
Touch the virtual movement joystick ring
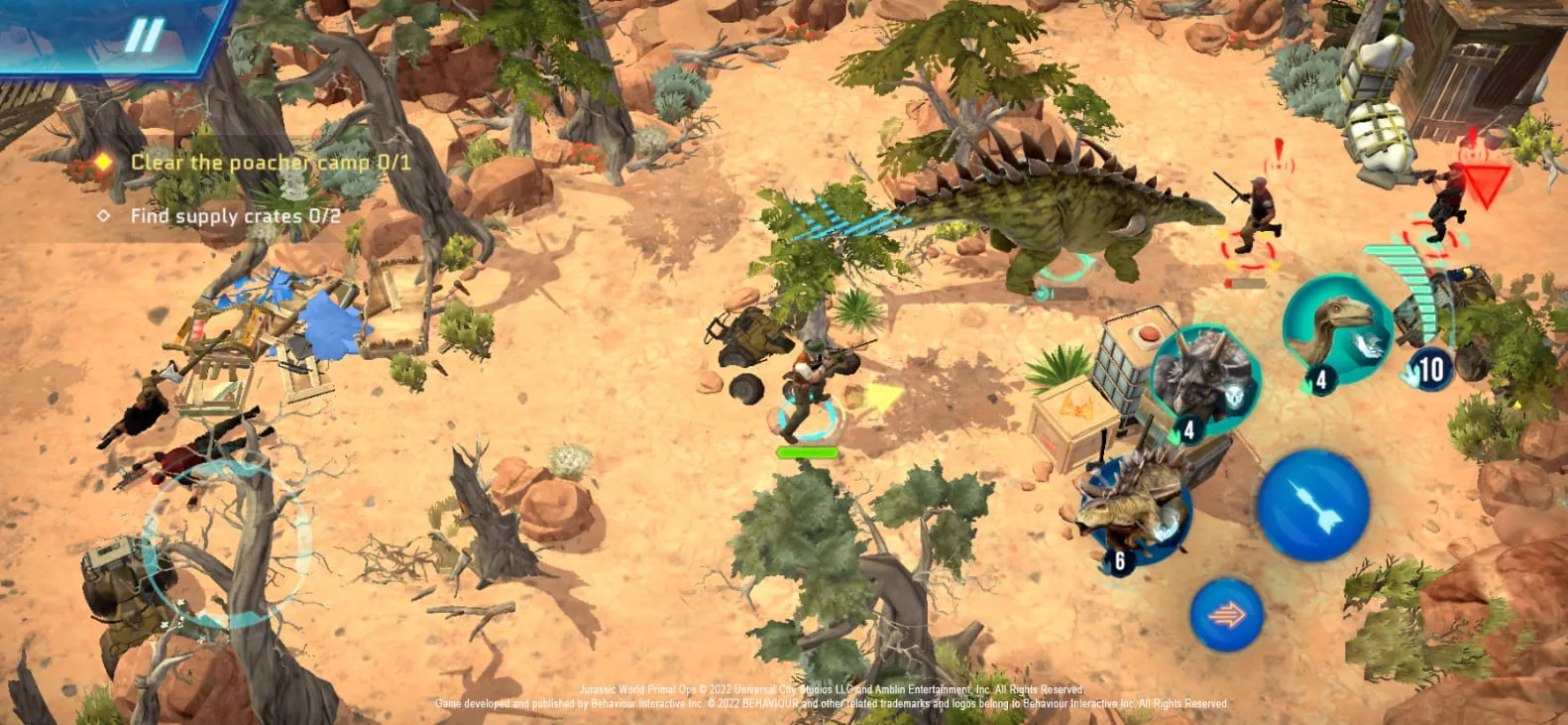(x=227, y=542)
